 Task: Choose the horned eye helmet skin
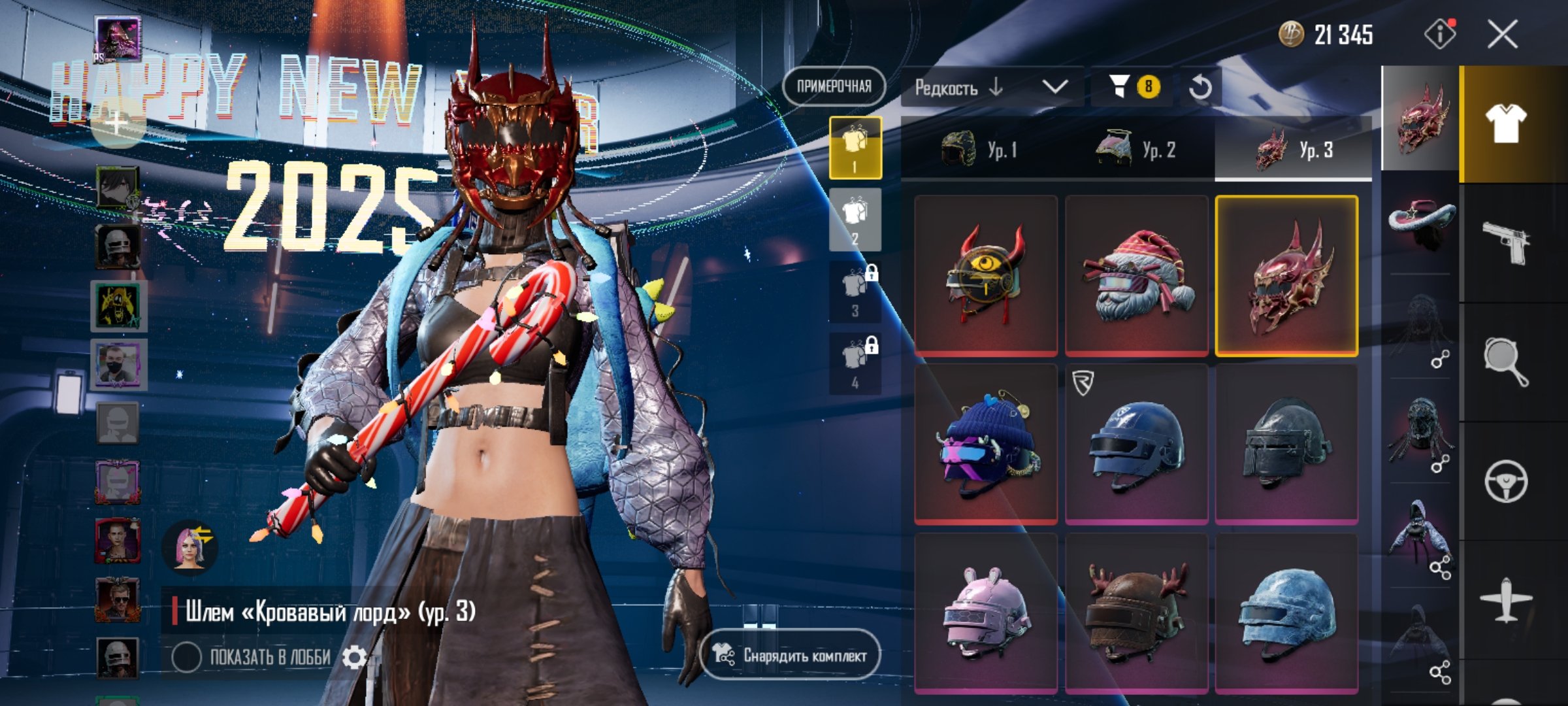(986, 275)
